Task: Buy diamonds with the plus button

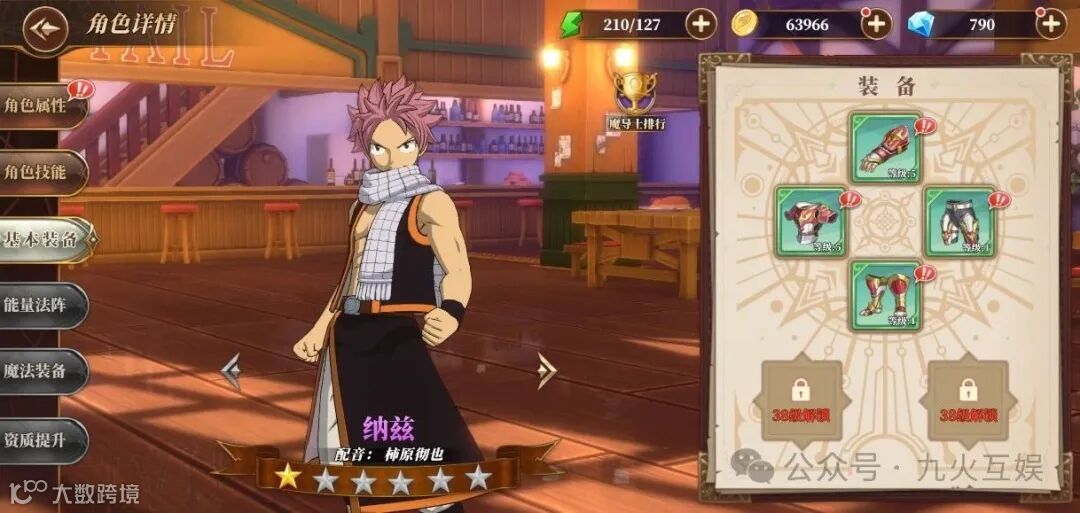Action: (x=1050, y=24)
